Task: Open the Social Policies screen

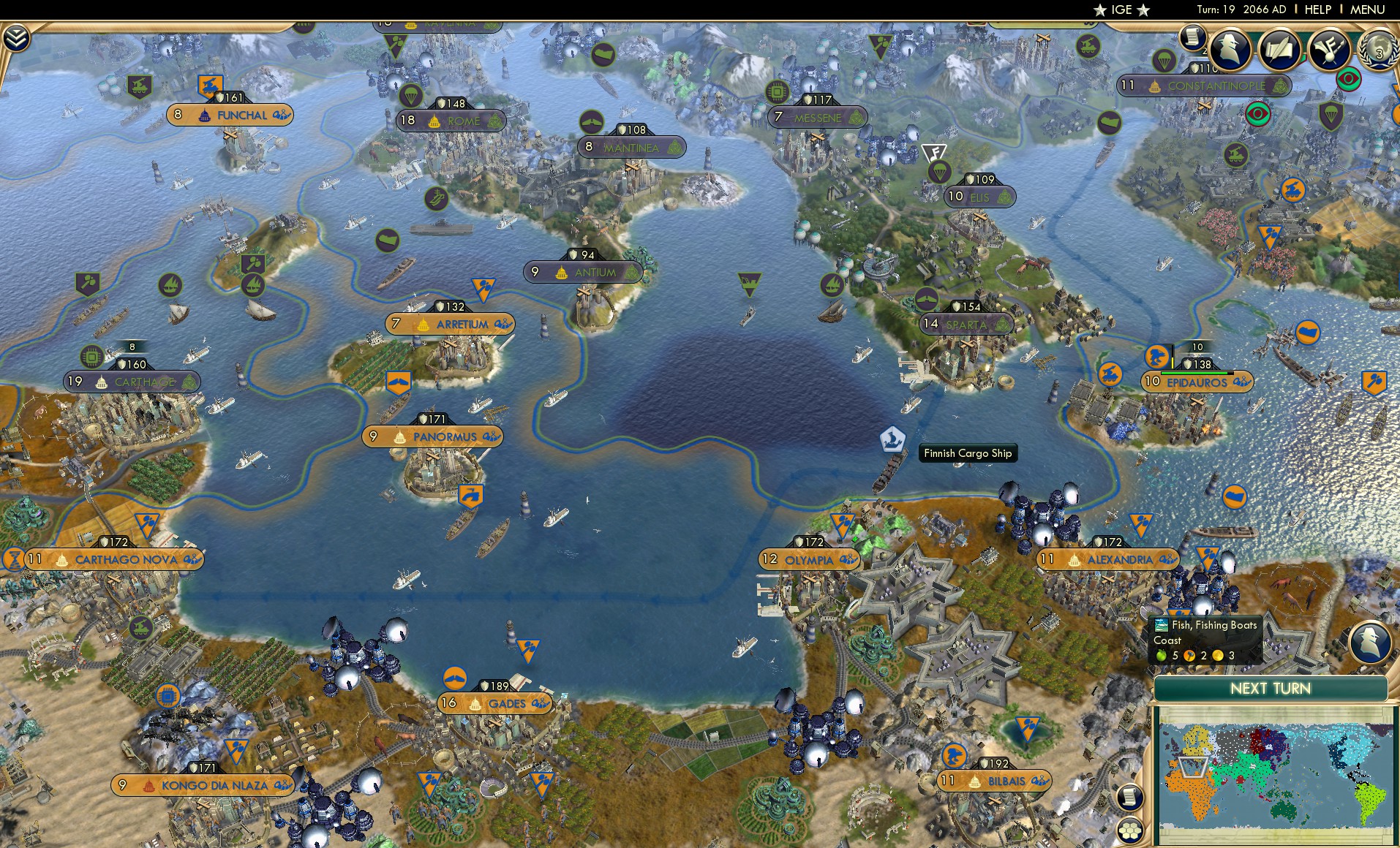Action: (1279, 48)
